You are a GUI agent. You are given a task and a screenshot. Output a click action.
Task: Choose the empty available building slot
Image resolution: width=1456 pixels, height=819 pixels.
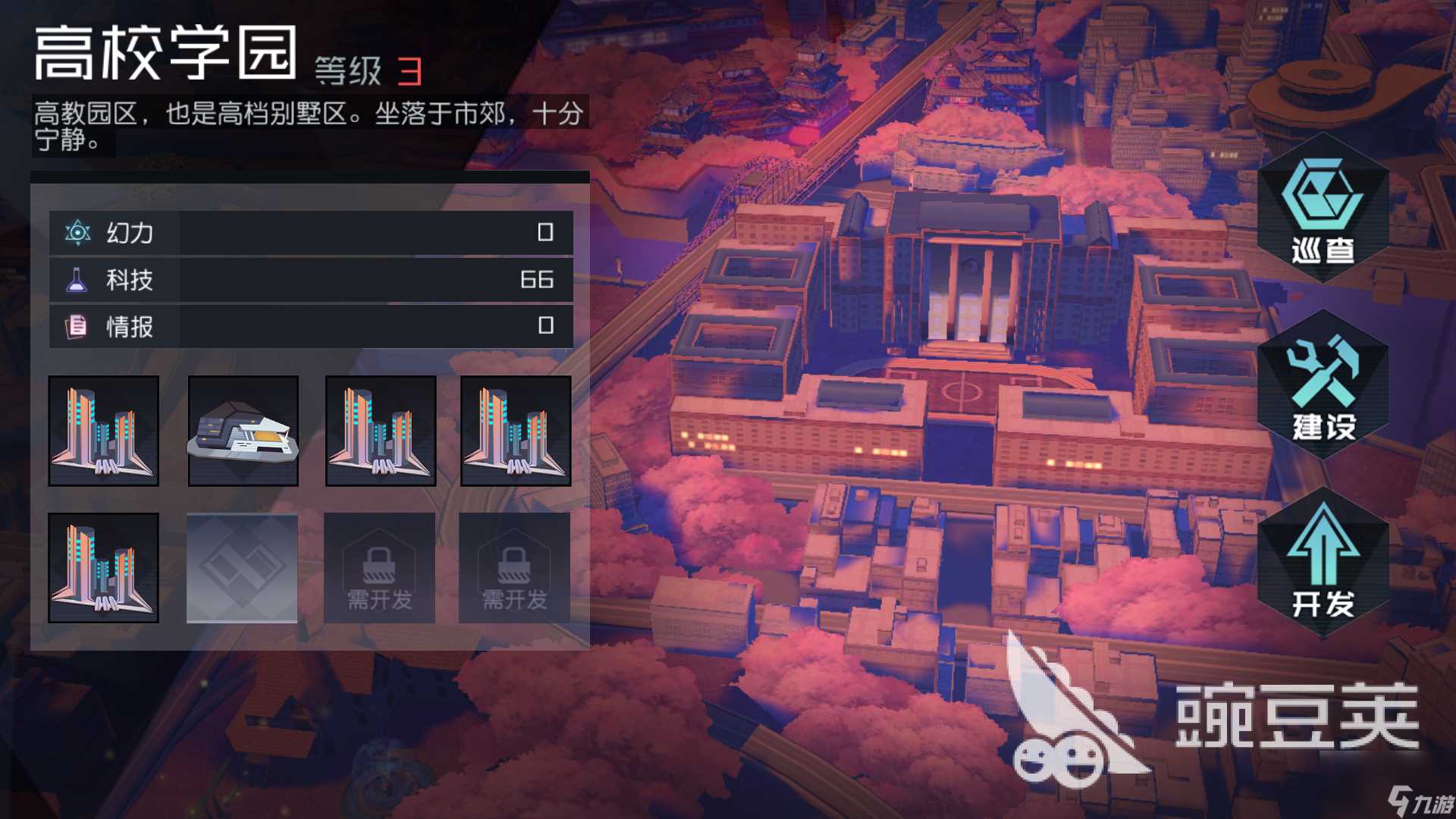tap(242, 567)
